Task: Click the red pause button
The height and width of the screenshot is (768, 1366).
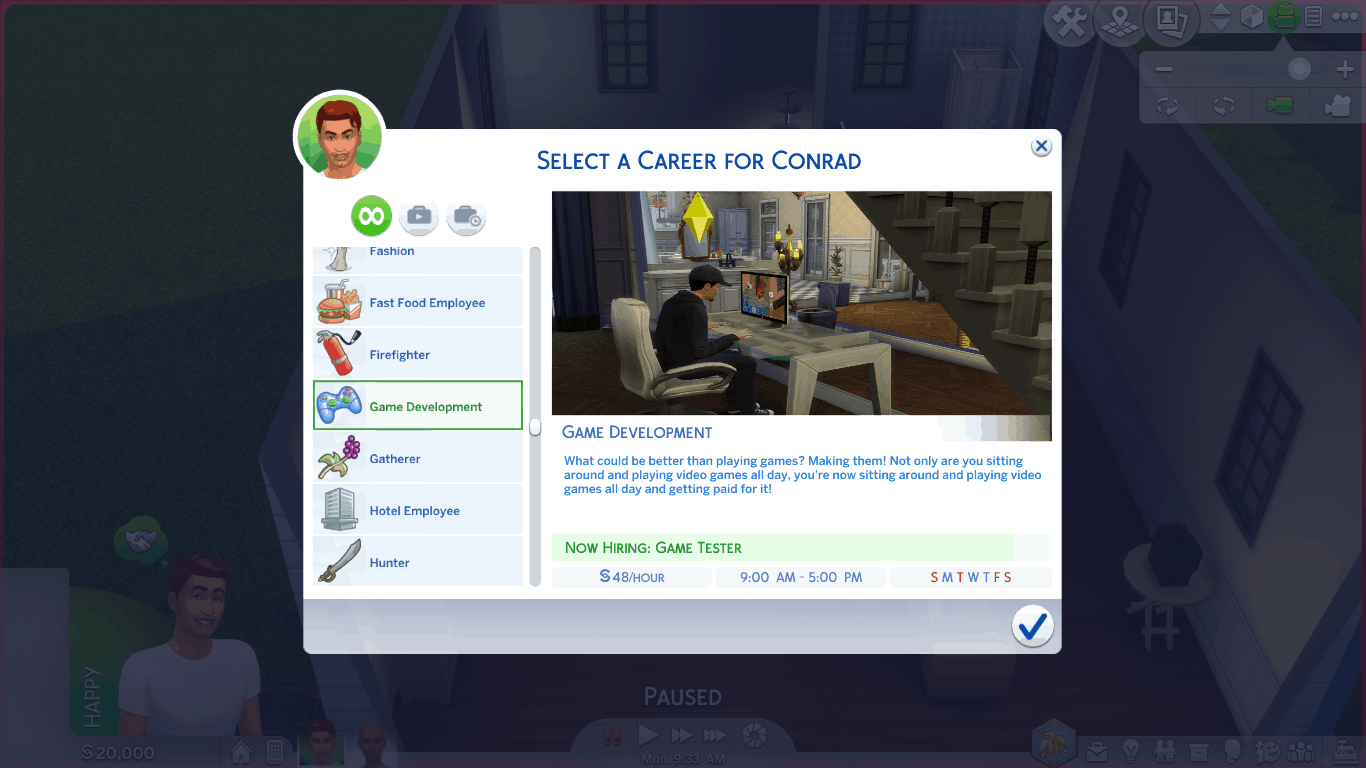Action: click(x=613, y=736)
